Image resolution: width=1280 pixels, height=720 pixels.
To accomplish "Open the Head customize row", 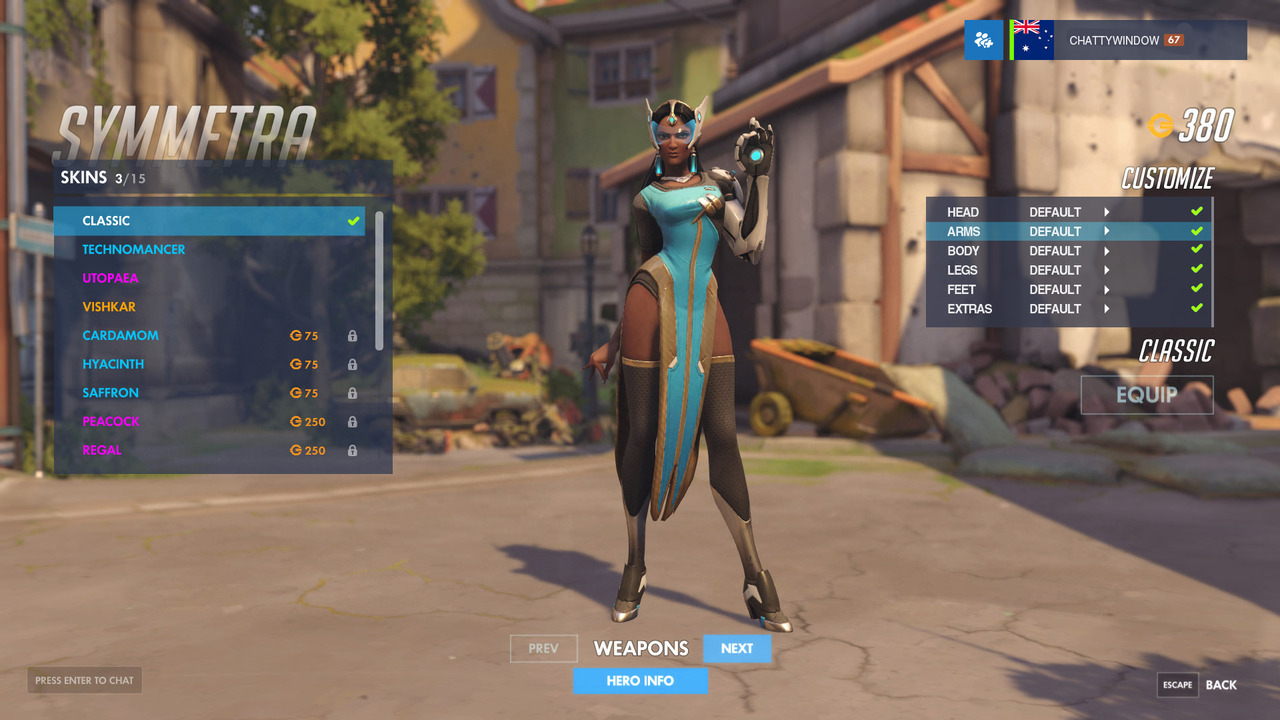I will pos(1067,212).
